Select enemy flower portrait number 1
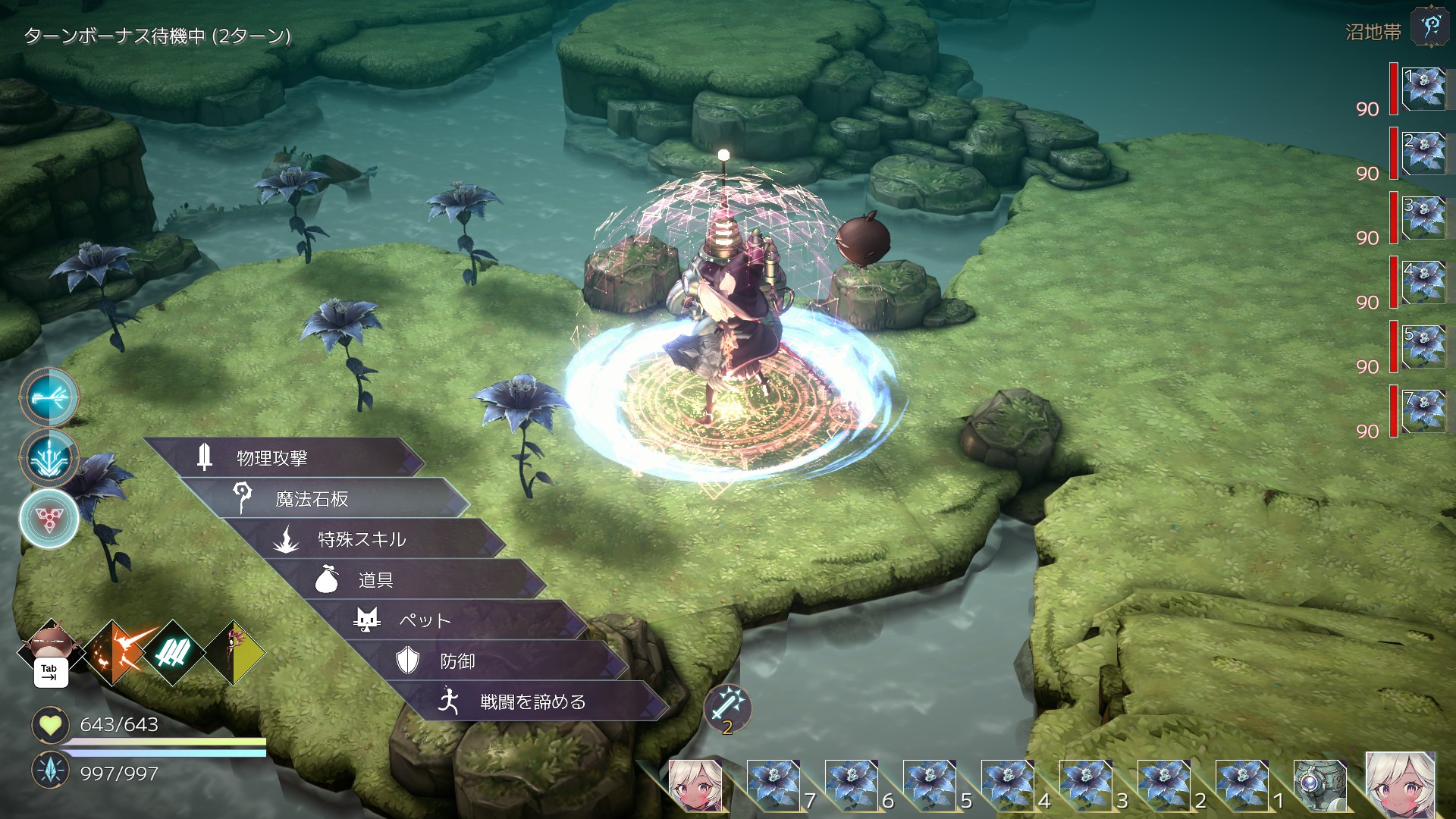This screenshot has width=1456, height=819. tap(1423, 89)
